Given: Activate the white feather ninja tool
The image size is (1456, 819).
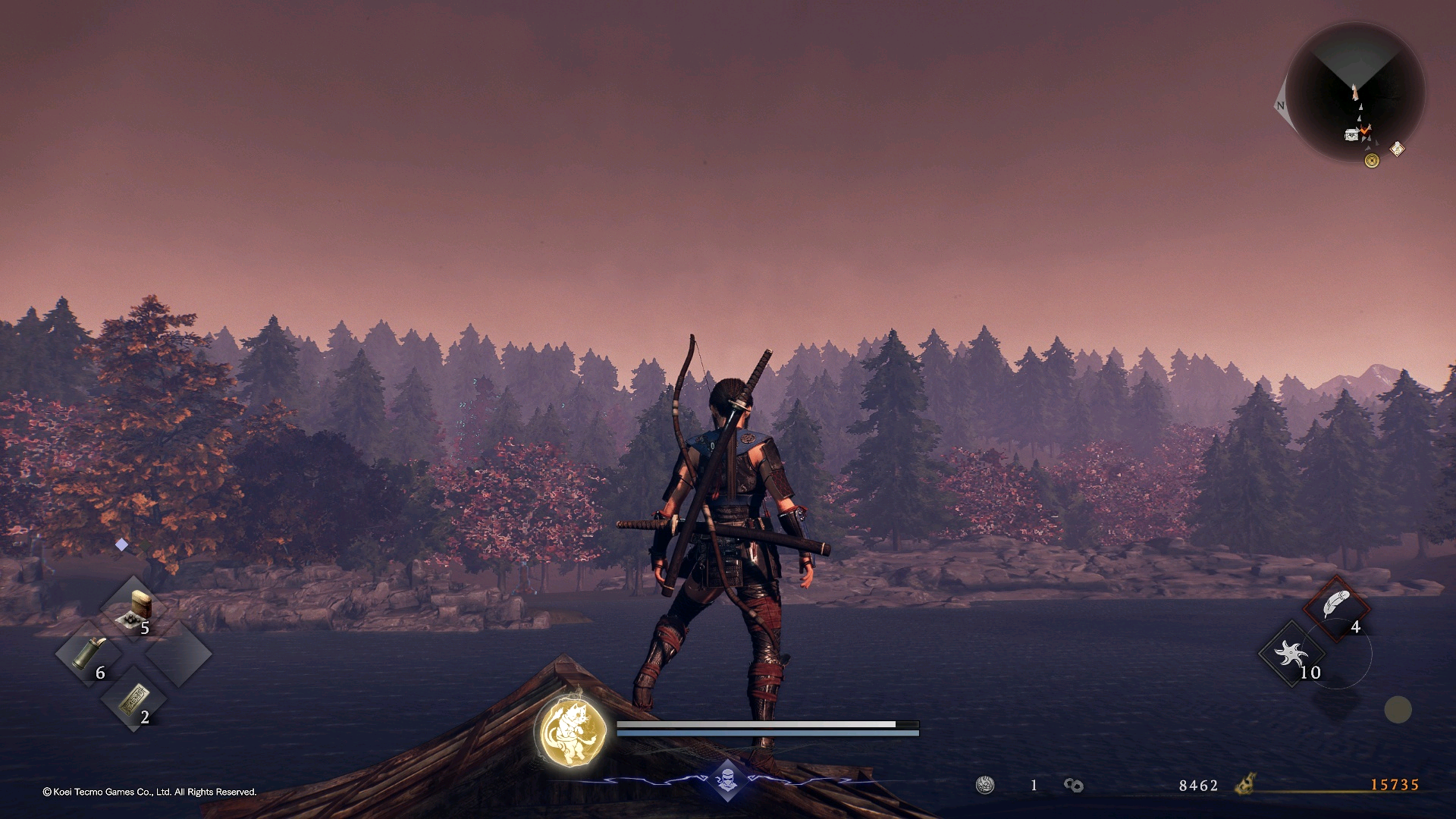Looking at the screenshot, I should (1336, 607).
